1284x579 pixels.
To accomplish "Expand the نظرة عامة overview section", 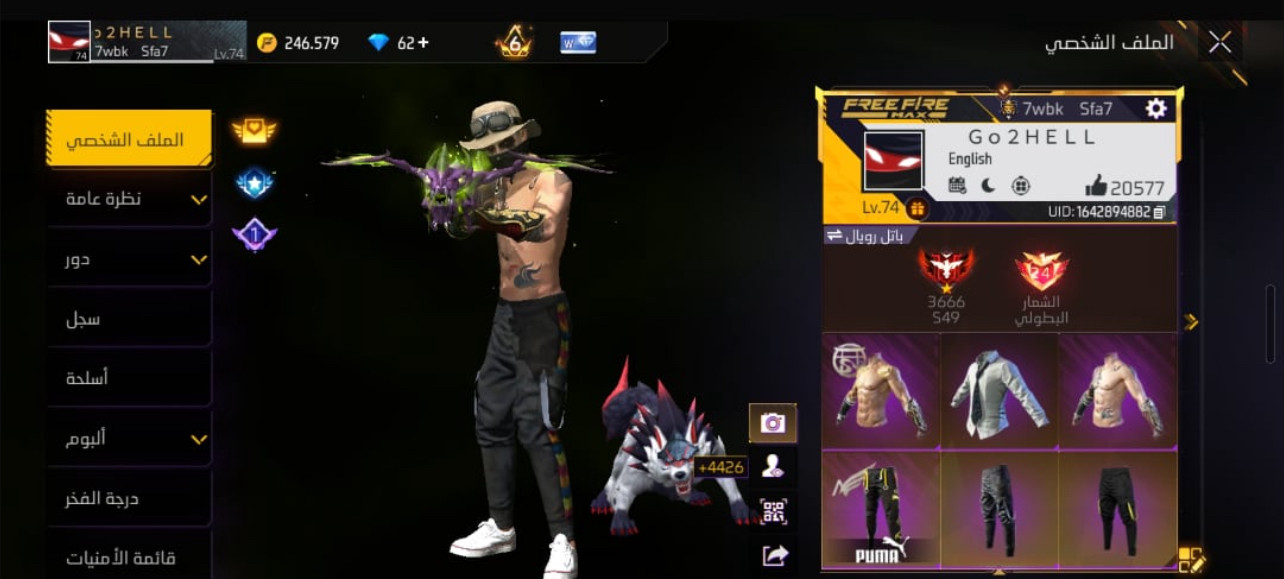I will [129, 199].
